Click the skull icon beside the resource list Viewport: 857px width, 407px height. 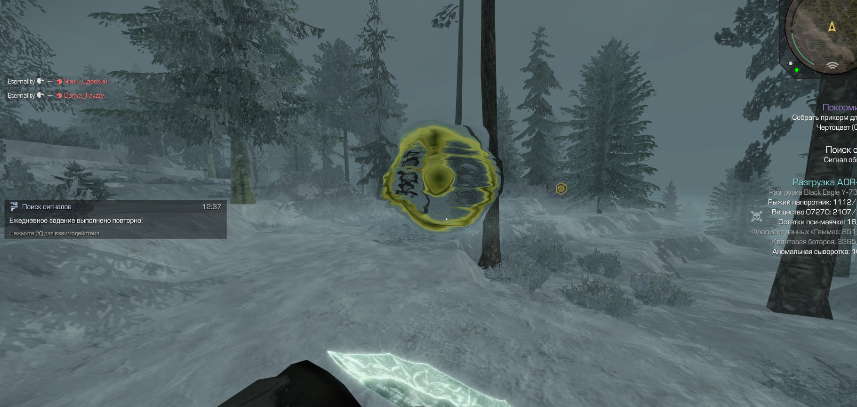[756, 215]
